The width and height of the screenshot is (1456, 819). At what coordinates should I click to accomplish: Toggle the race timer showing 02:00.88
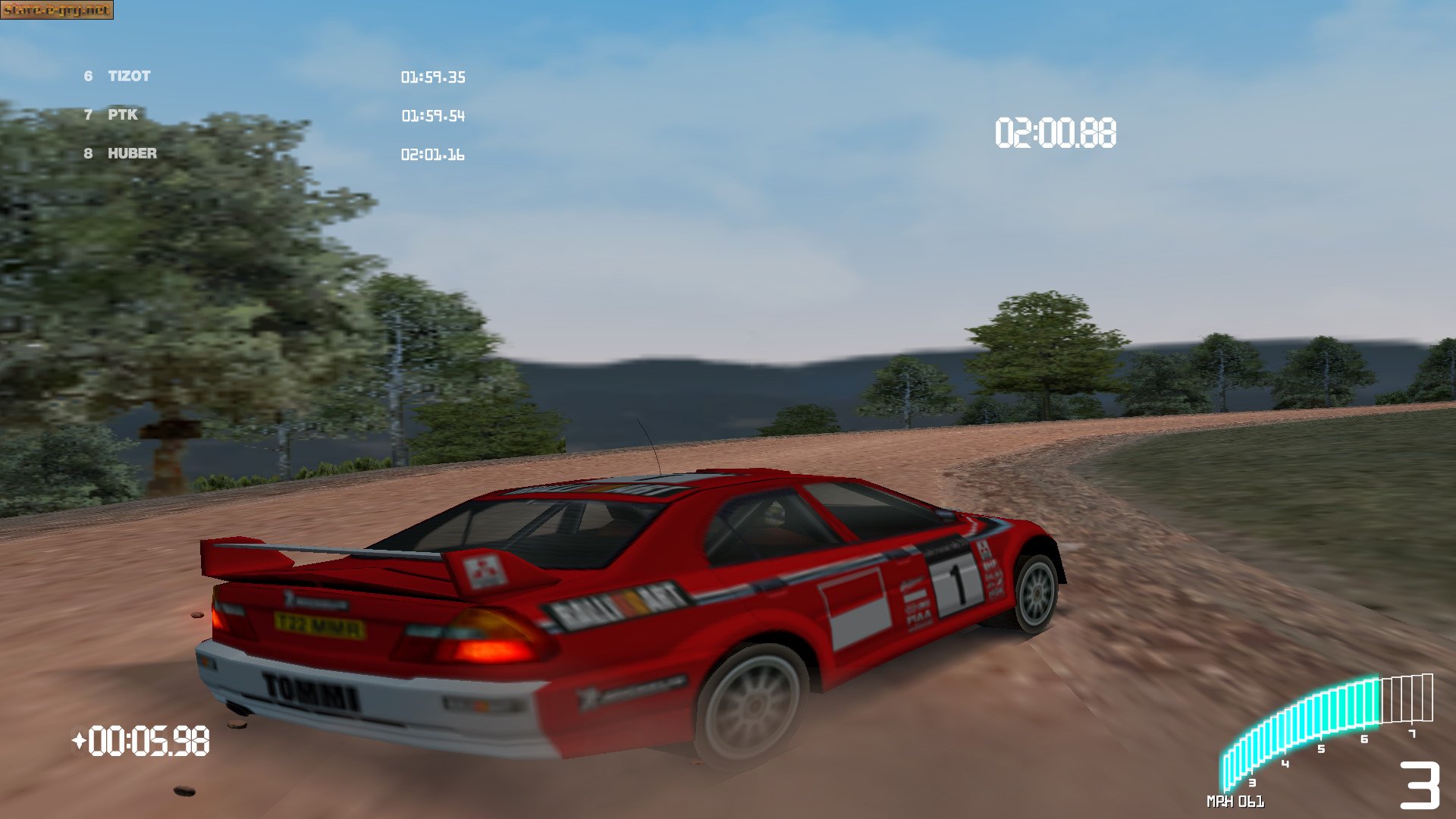1056,131
